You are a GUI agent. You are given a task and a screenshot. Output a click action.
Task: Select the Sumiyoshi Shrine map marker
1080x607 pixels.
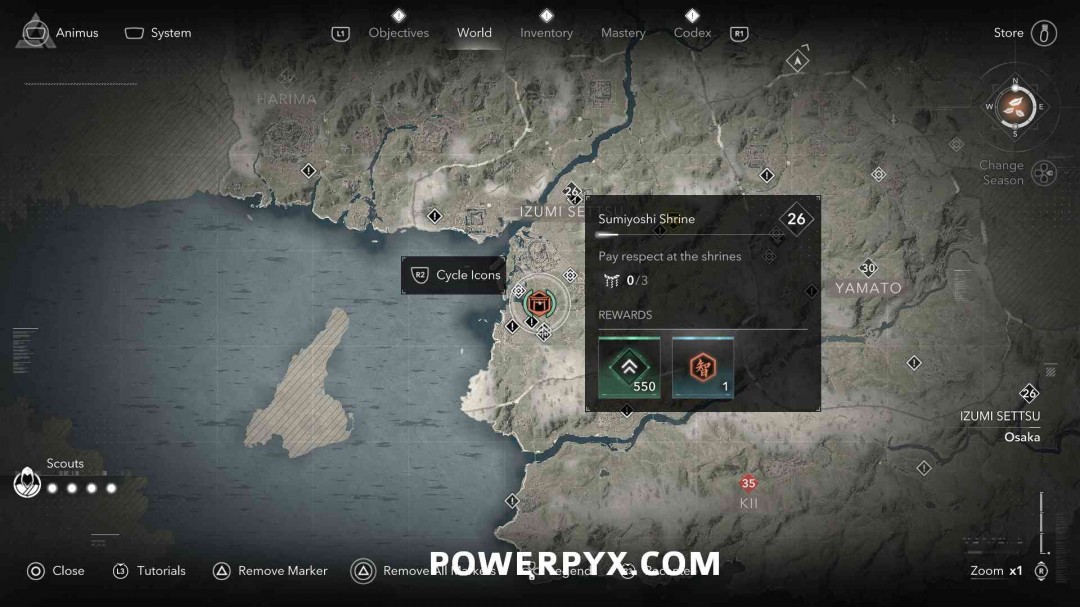pos(539,303)
